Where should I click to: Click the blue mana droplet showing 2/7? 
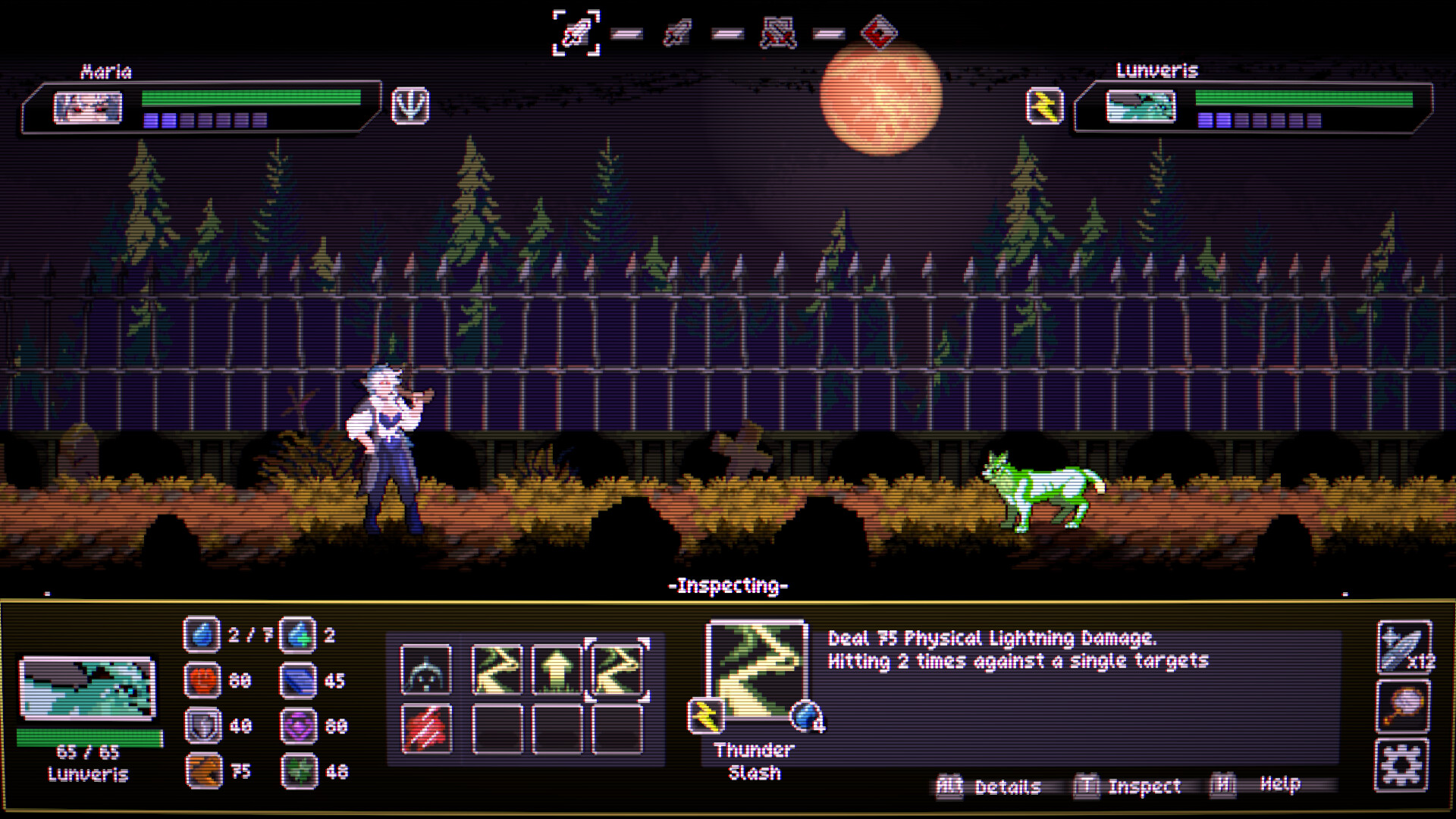[200, 637]
